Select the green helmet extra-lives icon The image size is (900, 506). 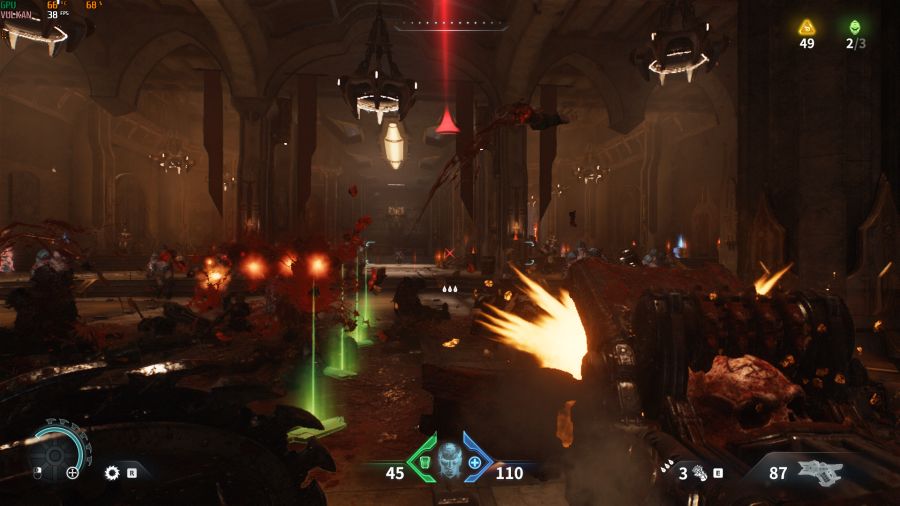click(854, 27)
